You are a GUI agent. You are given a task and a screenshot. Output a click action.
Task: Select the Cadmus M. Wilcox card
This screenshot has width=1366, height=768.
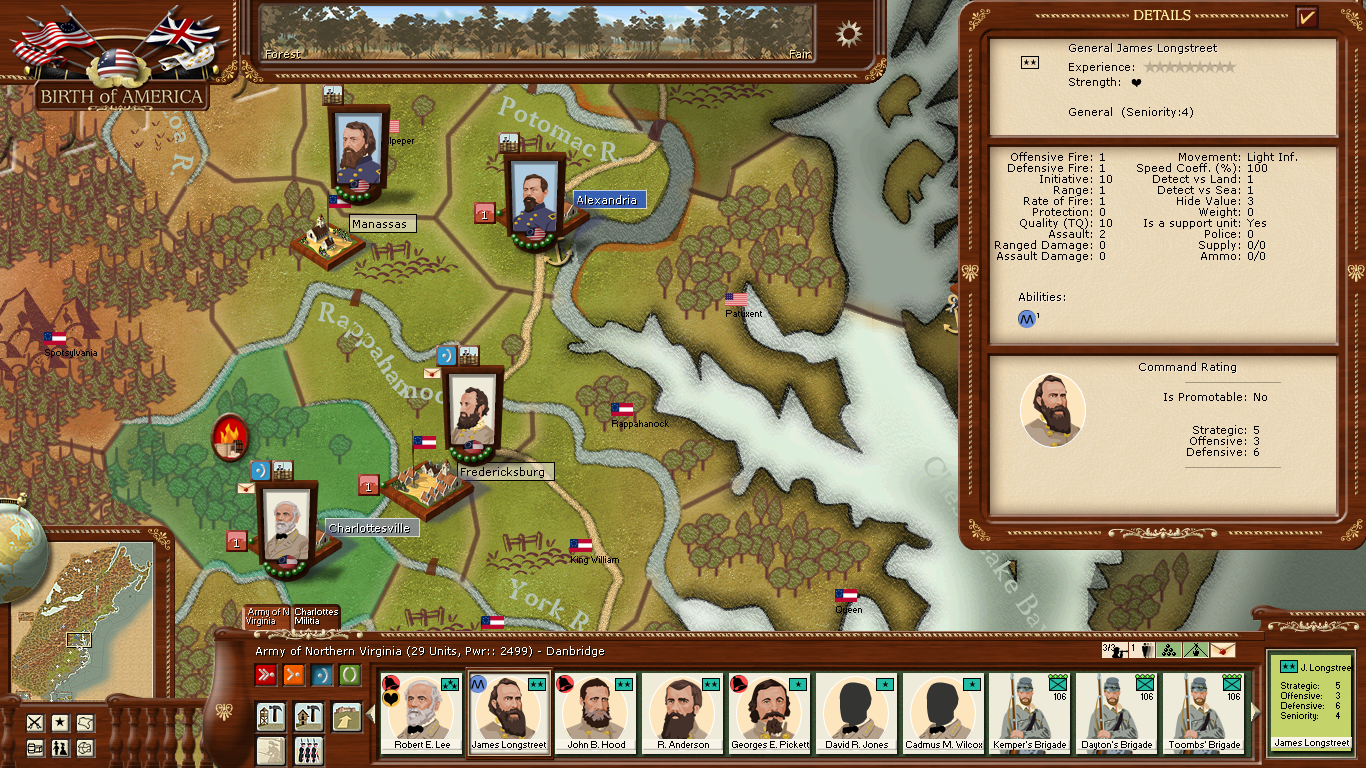tap(944, 713)
